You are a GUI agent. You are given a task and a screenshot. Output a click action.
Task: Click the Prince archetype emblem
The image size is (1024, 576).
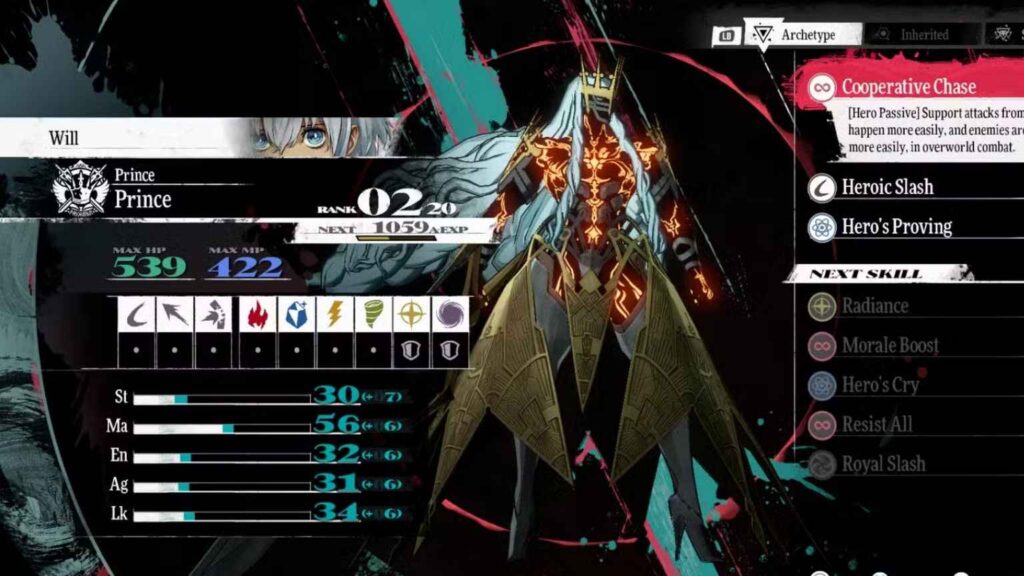(x=80, y=188)
